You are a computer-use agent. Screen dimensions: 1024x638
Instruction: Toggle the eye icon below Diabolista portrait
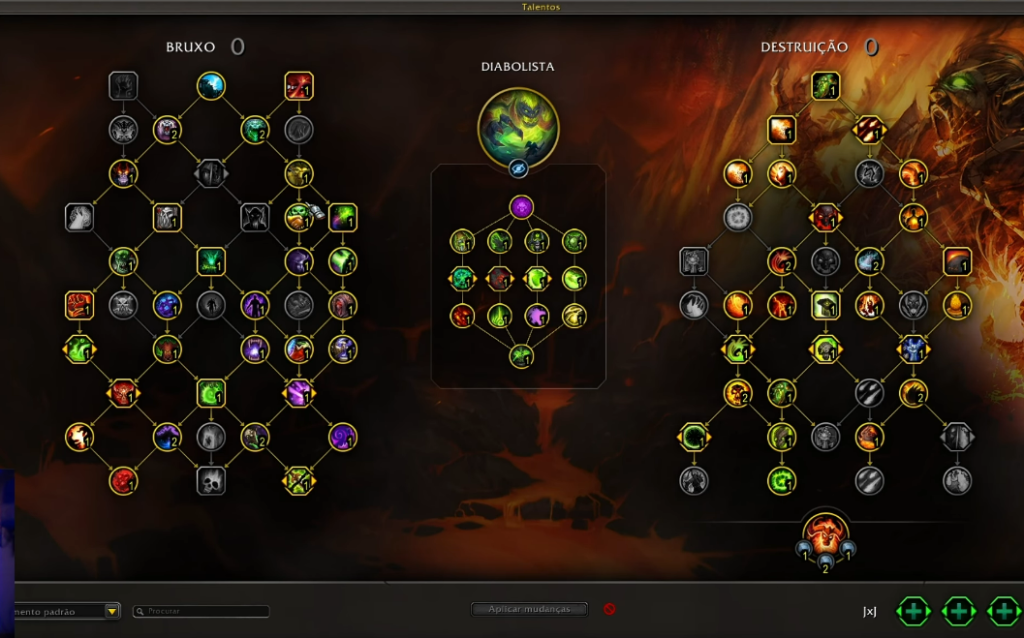point(518,169)
